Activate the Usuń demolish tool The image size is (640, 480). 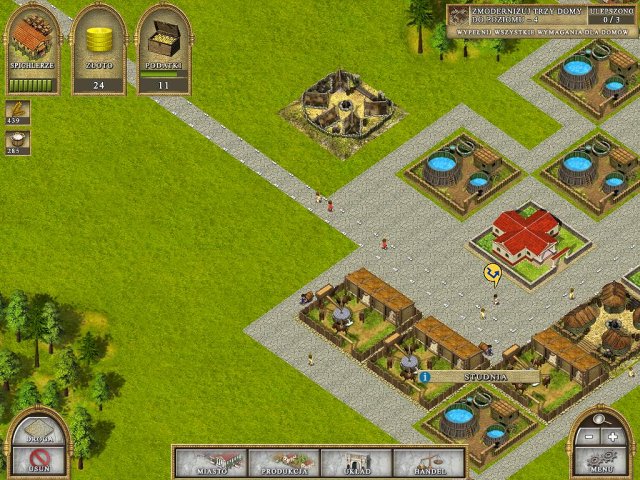coord(38,459)
